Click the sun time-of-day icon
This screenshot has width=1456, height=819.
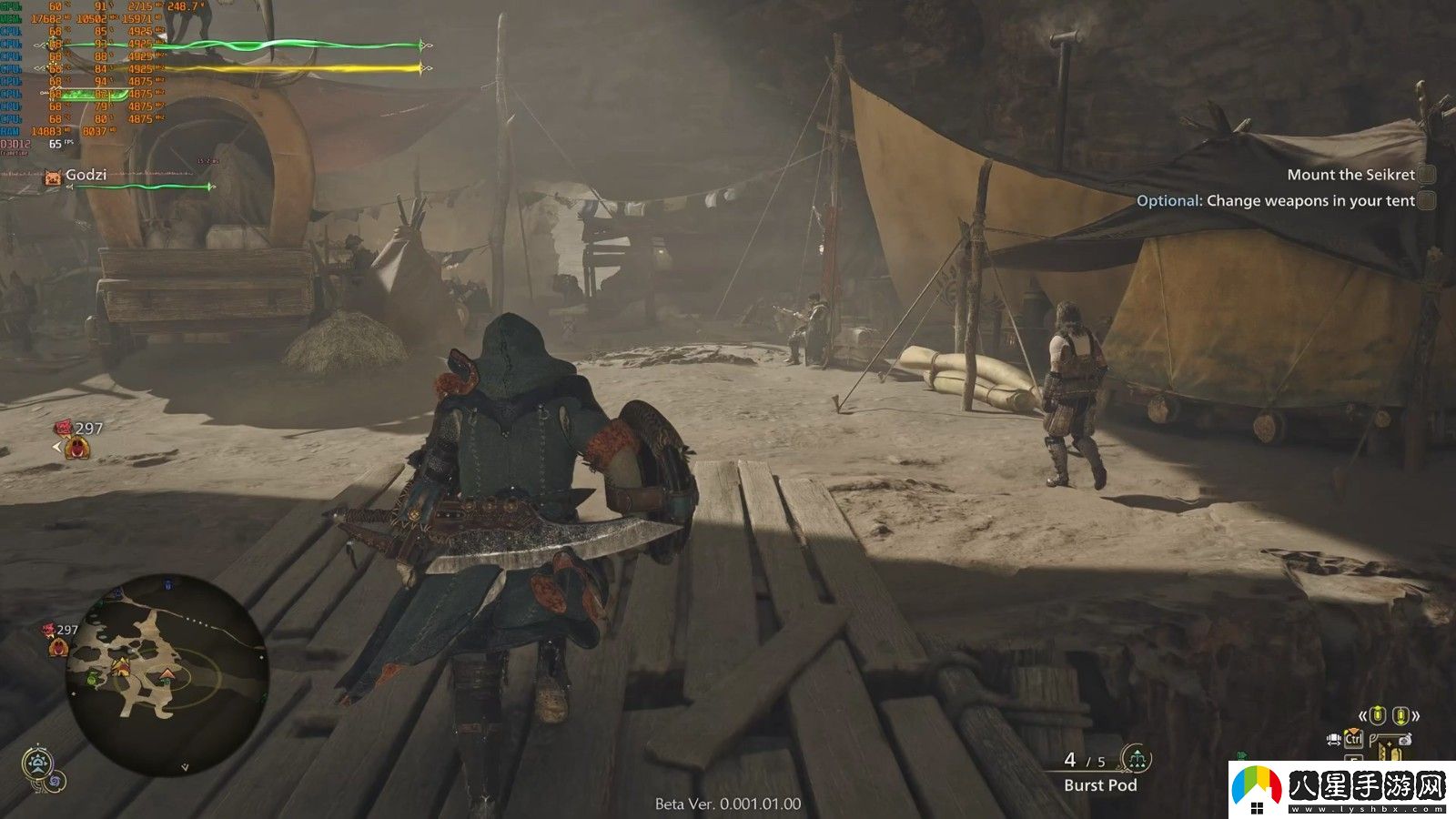[x=36, y=763]
